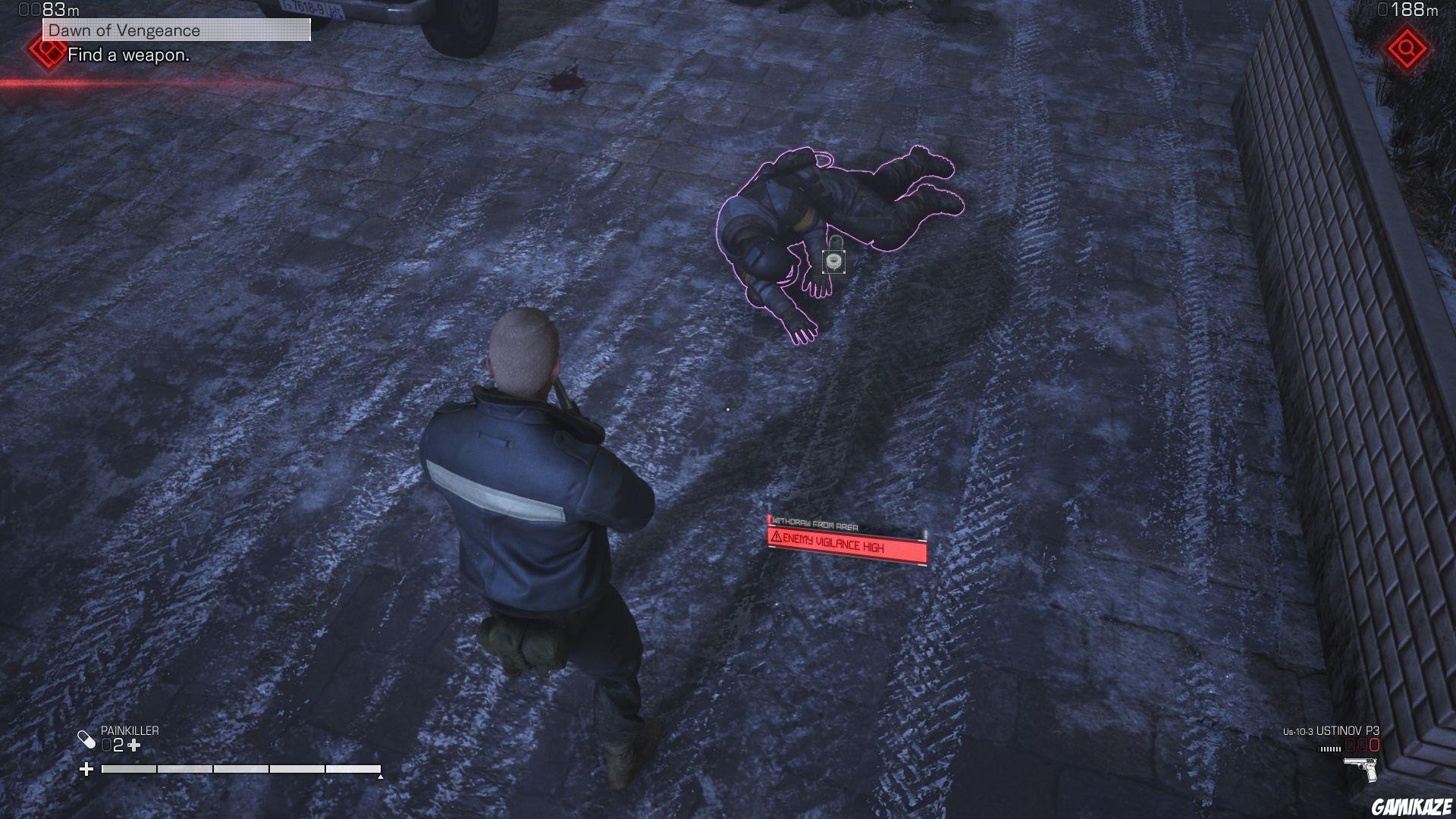Click the lock icon on the fallen soldier
Image resolution: width=1456 pixels, height=819 pixels.
tap(833, 261)
